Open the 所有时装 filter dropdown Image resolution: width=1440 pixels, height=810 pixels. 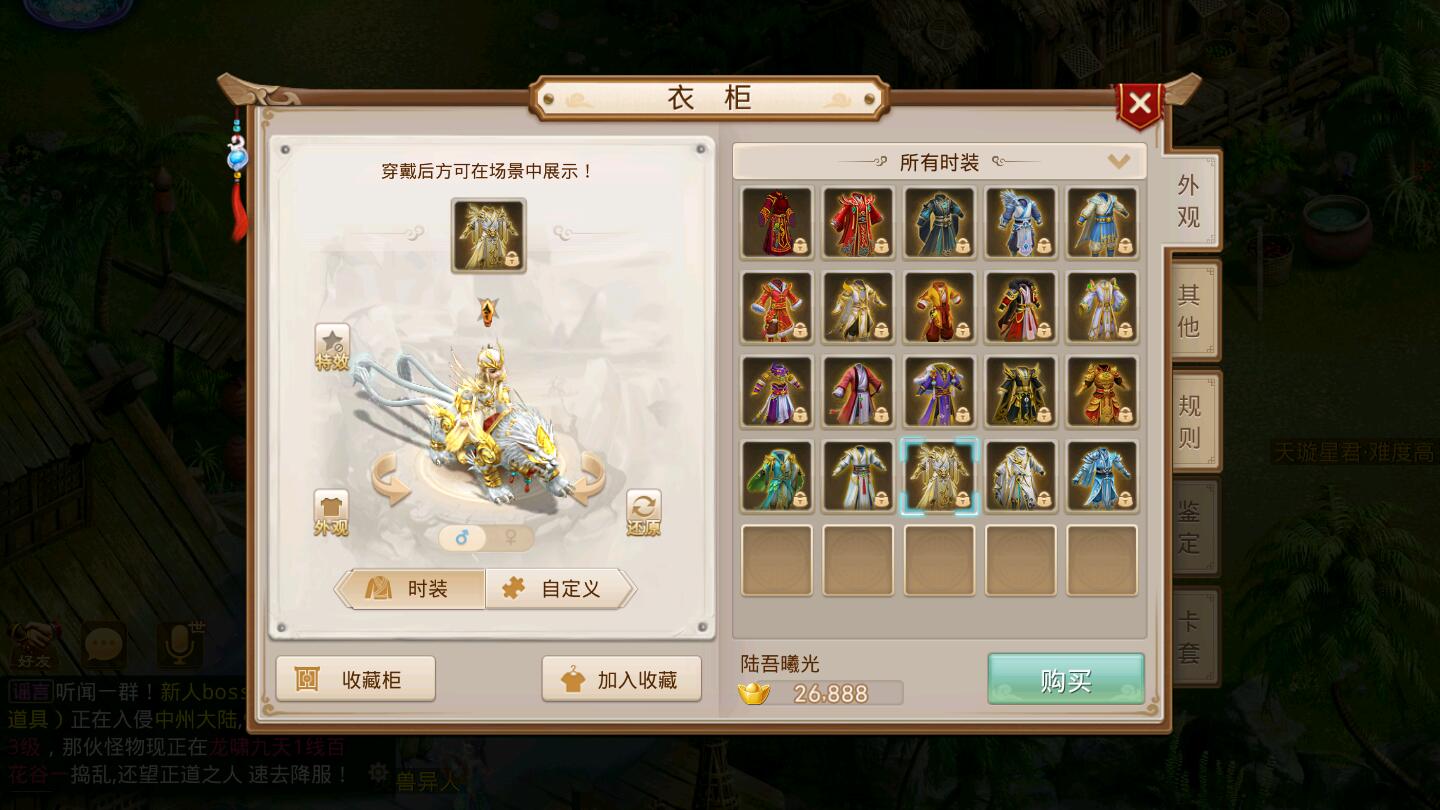pos(938,161)
